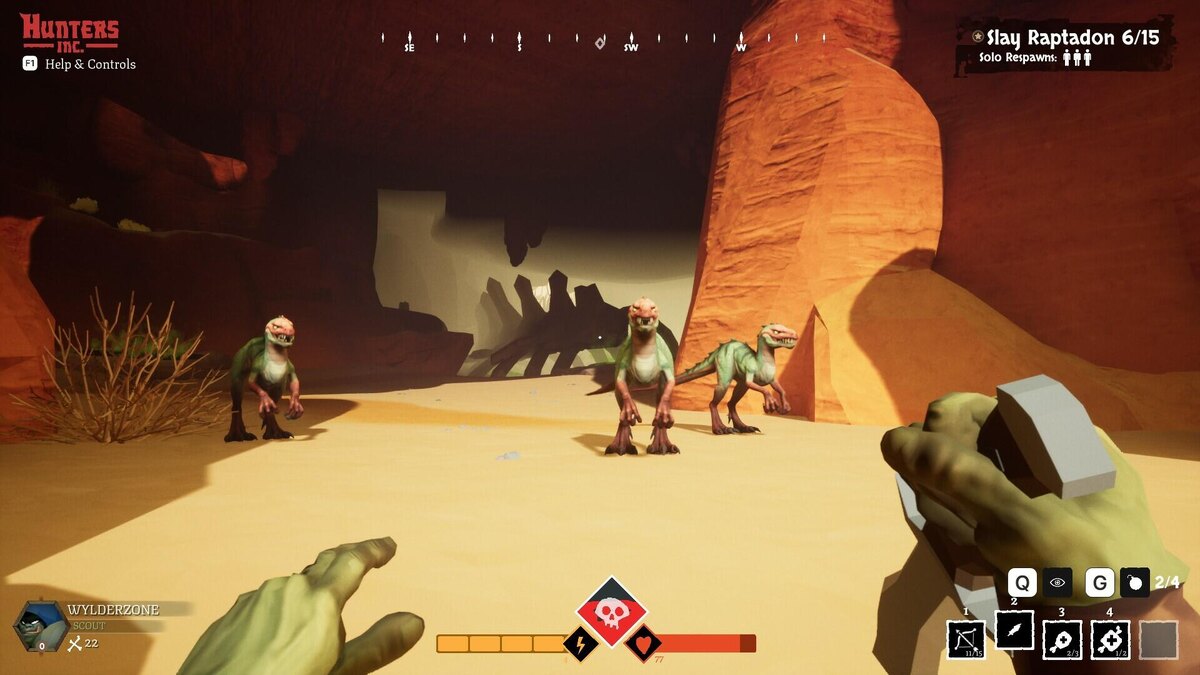Click the compass bar at the top
The height and width of the screenshot is (675, 1200).
600,41
